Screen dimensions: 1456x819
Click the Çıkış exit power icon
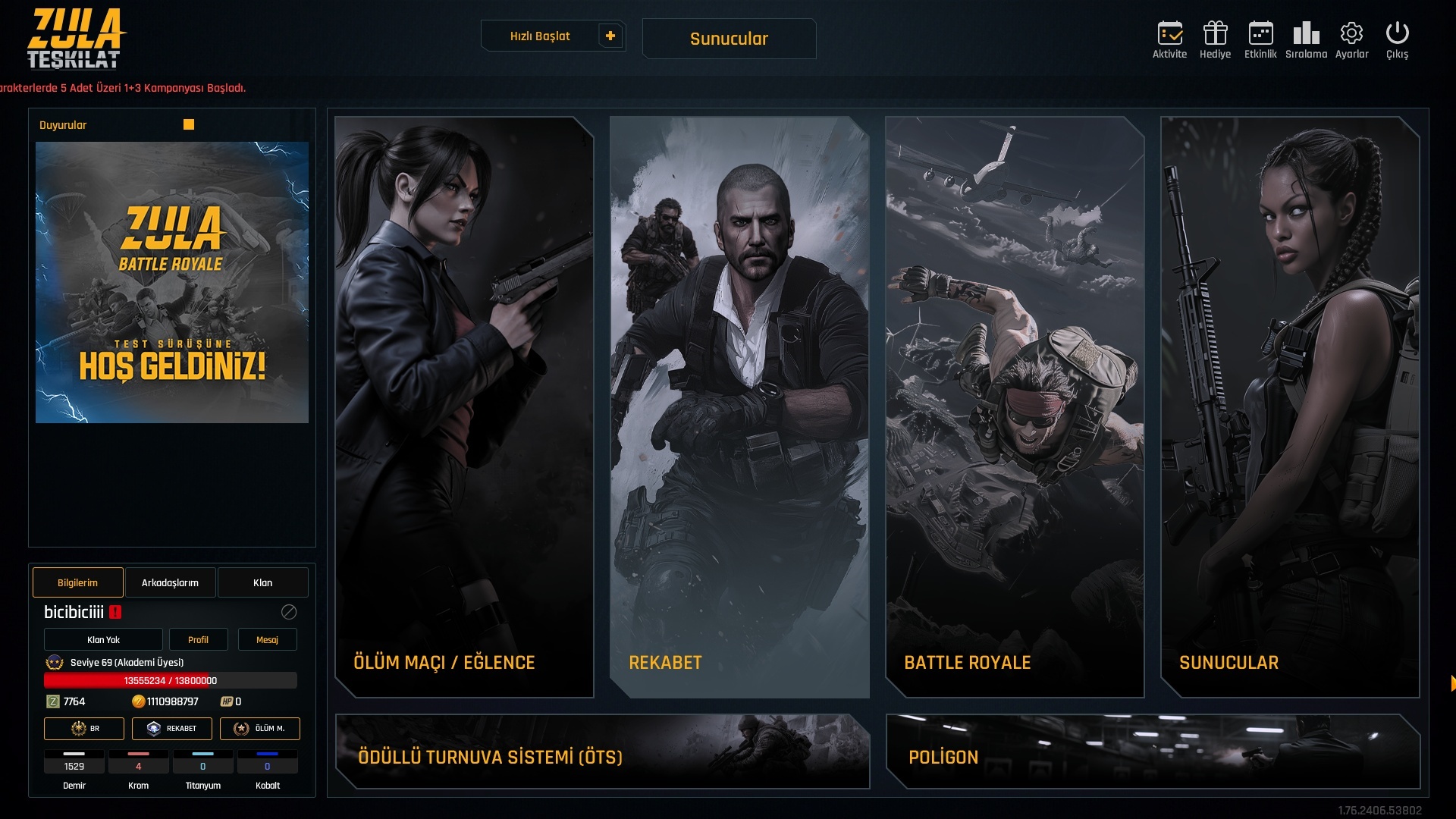point(1397,39)
